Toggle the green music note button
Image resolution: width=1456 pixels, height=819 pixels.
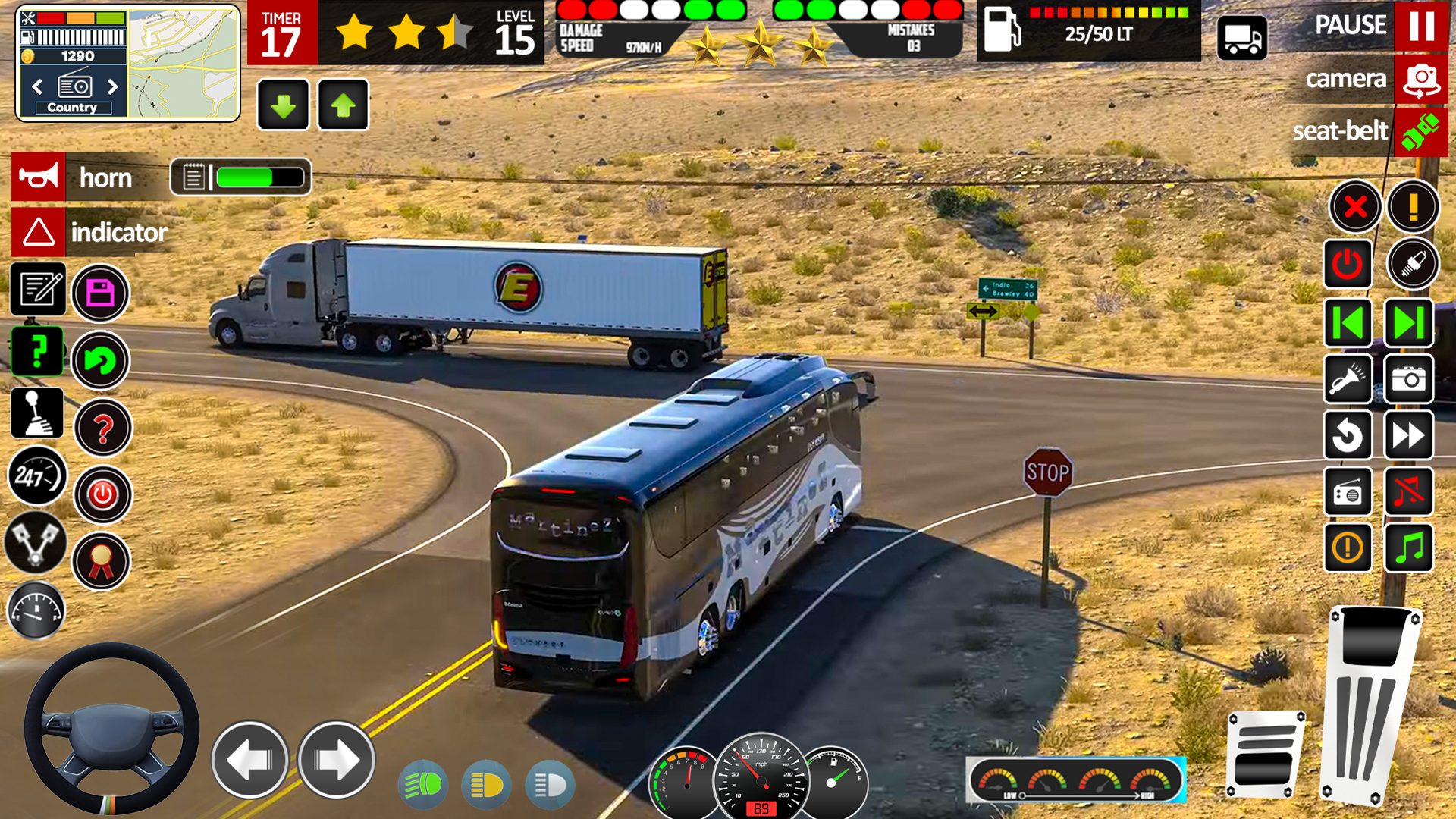1408,547
